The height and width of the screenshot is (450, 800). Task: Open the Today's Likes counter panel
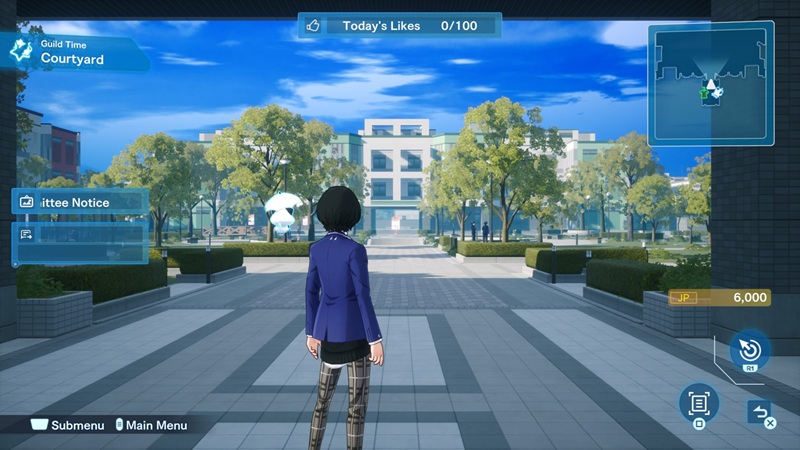(399, 26)
